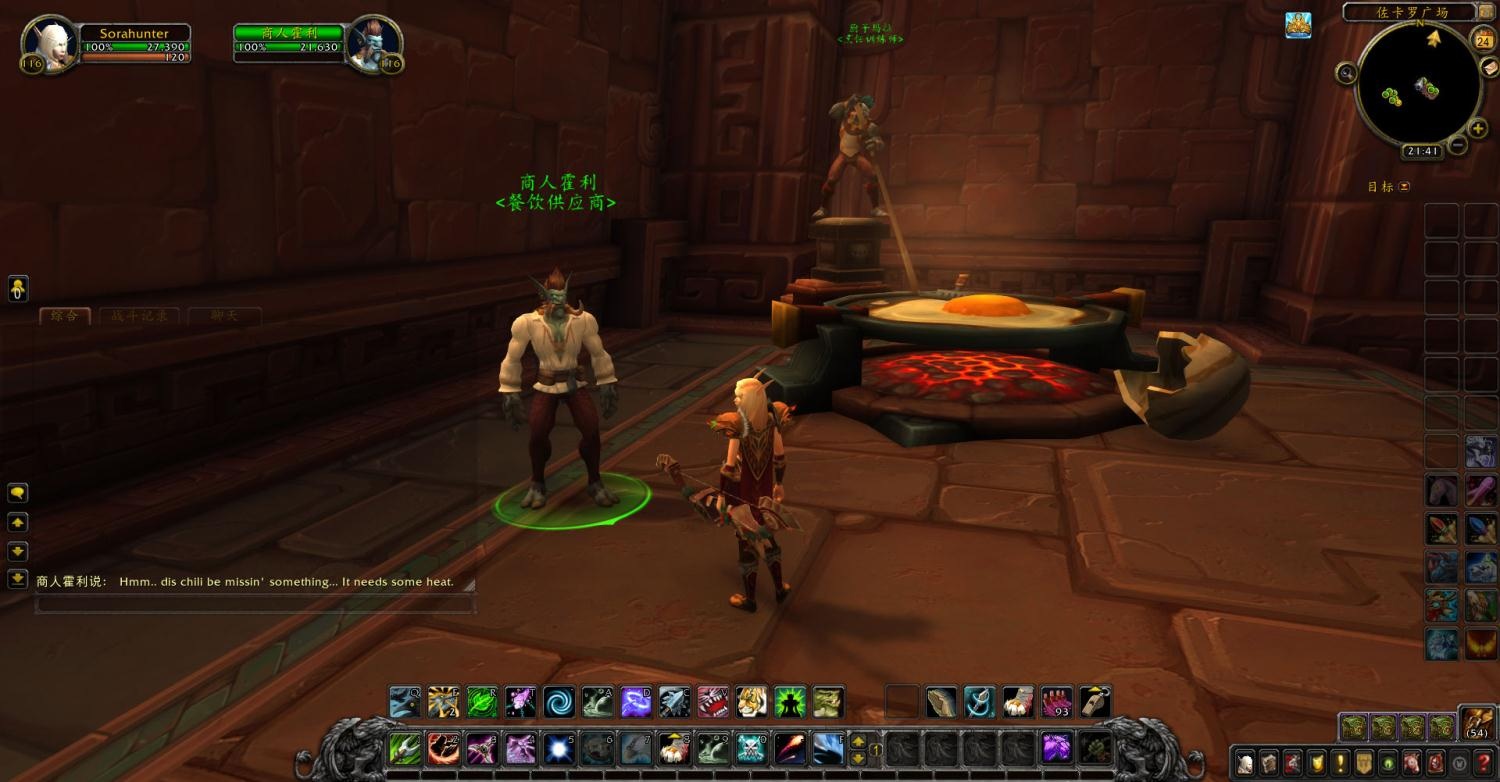Activate the blue swirl vortex ability
The height and width of the screenshot is (782, 1500).
[x=559, y=702]
